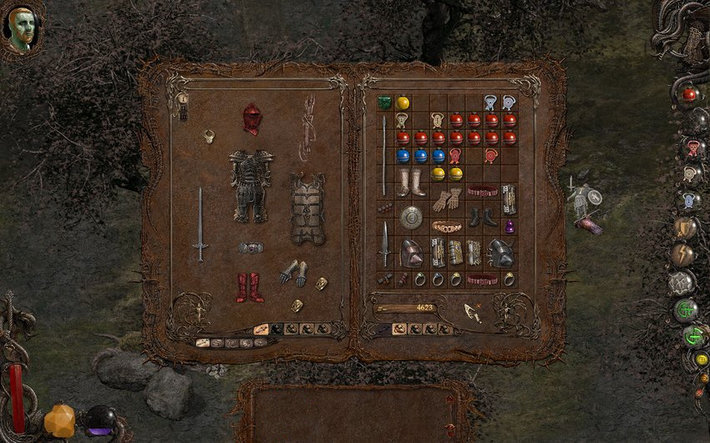This screenshot has width=710, height=443.
Task: Select the black boots in the inventory
Action: pos(482,215)
